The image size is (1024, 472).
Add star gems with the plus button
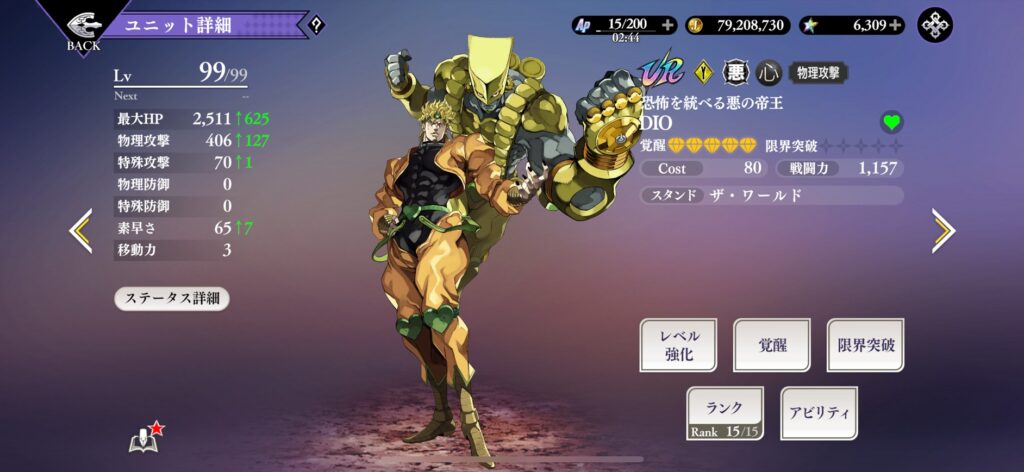point(895,25)
